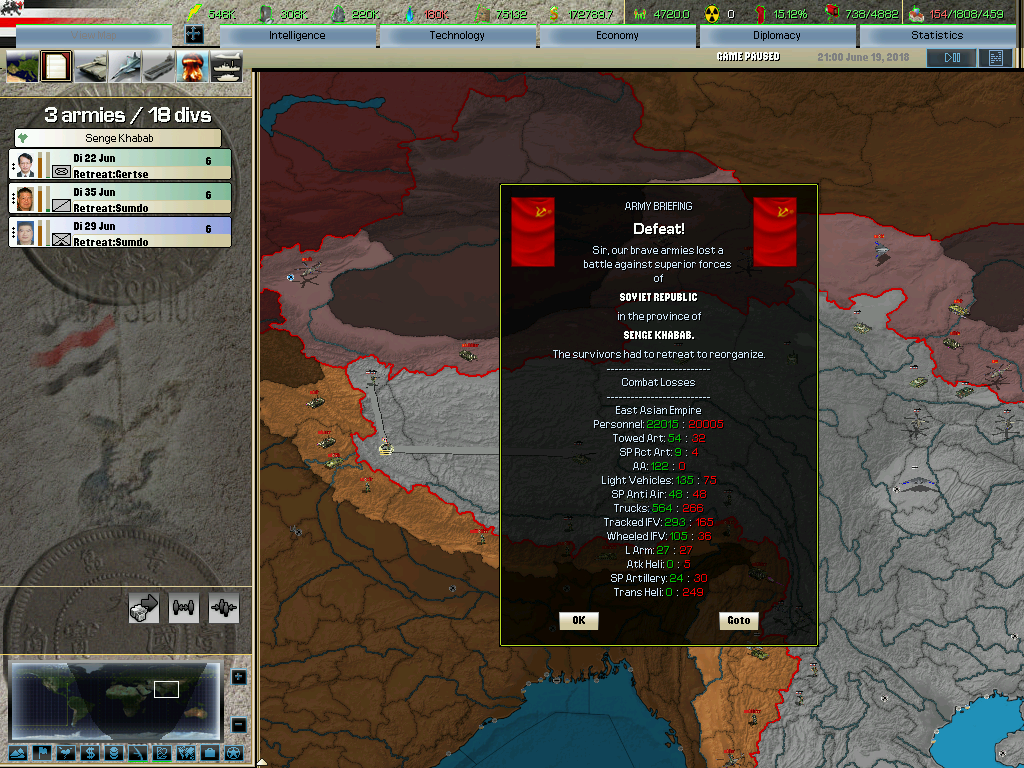Toggle the play/pause game speed button
The image size is (1024, 768).
951,58
